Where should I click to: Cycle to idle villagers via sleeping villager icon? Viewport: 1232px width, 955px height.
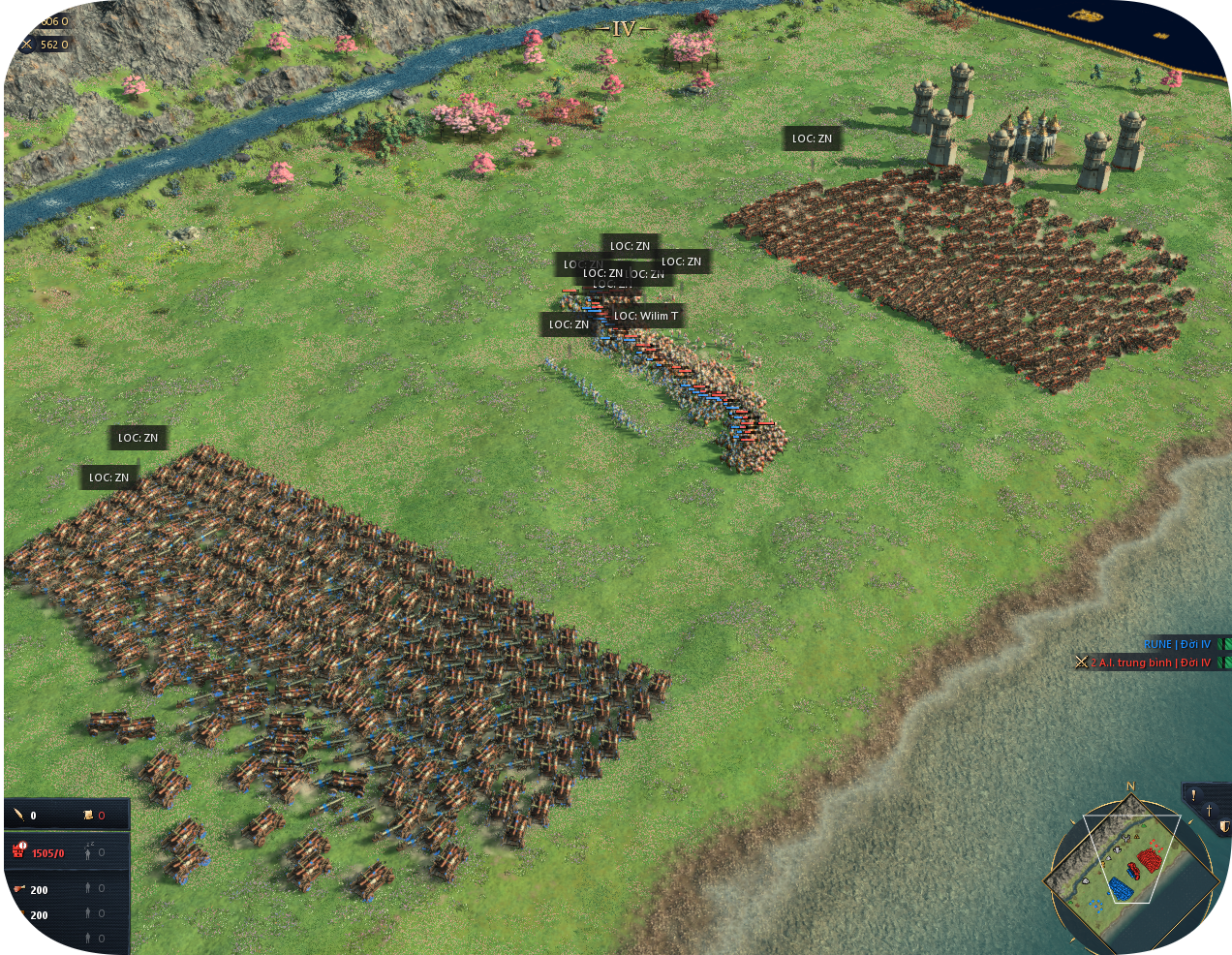[89, 851]
